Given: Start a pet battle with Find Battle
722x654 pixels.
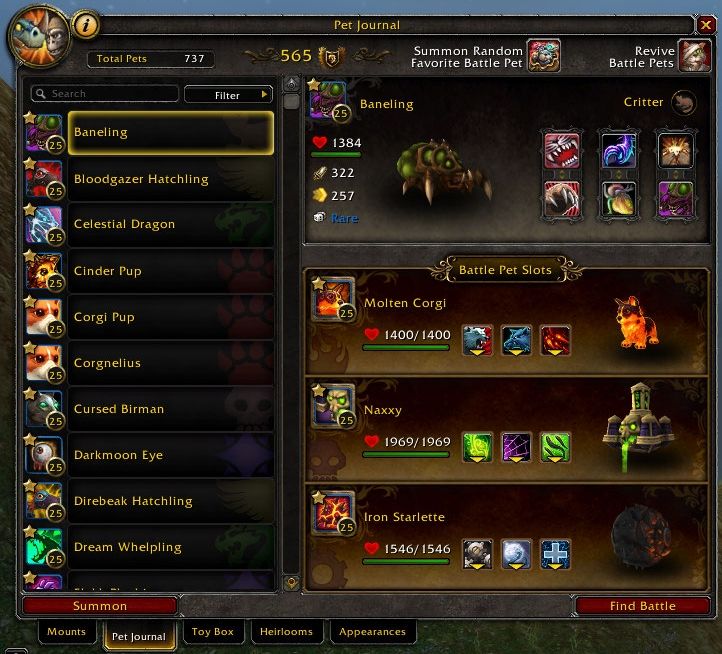Looking at the screenshot, I should tap(642, 605).
